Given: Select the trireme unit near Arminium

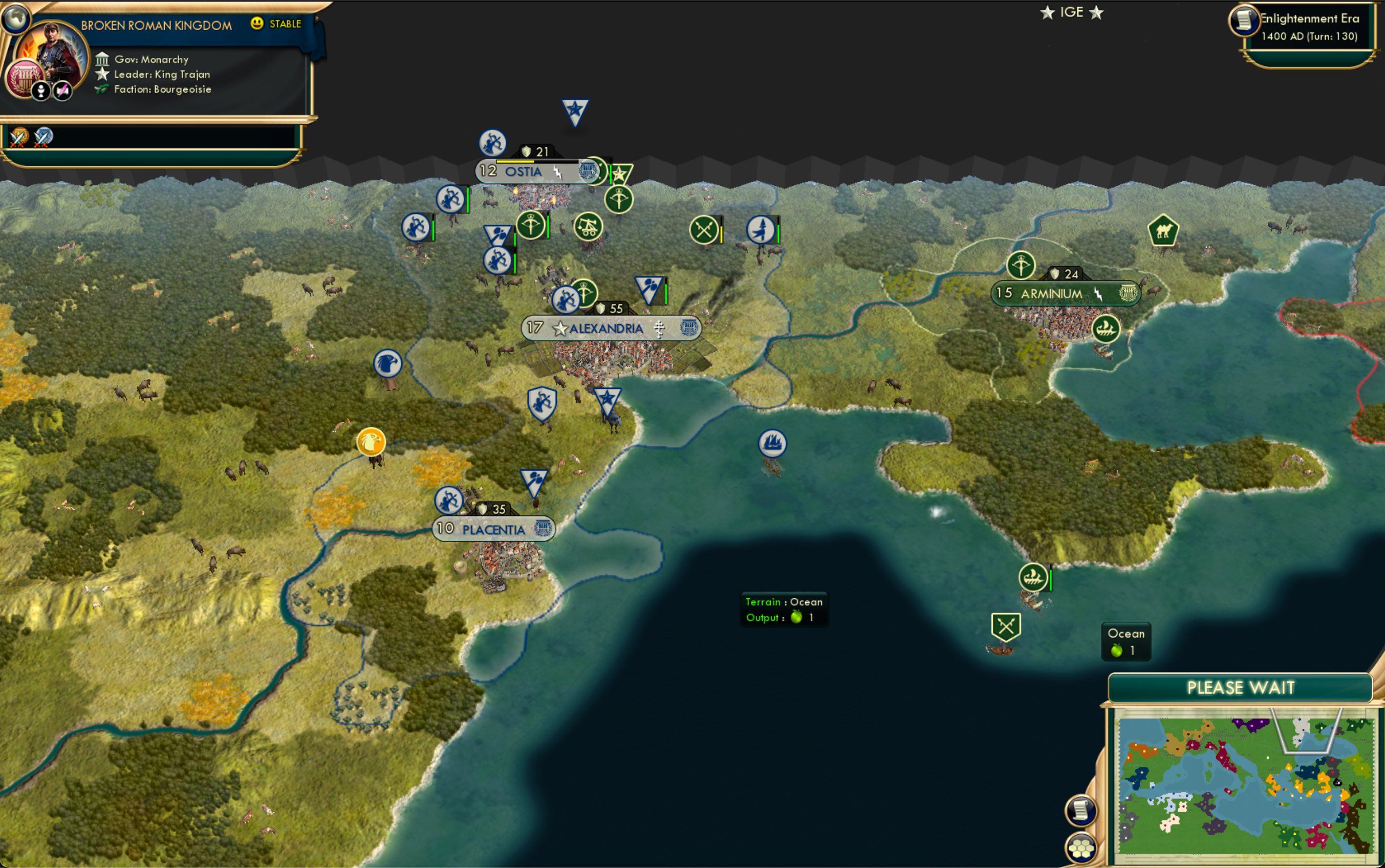Looking at the screenshot, I should [x=1107, y=330].
